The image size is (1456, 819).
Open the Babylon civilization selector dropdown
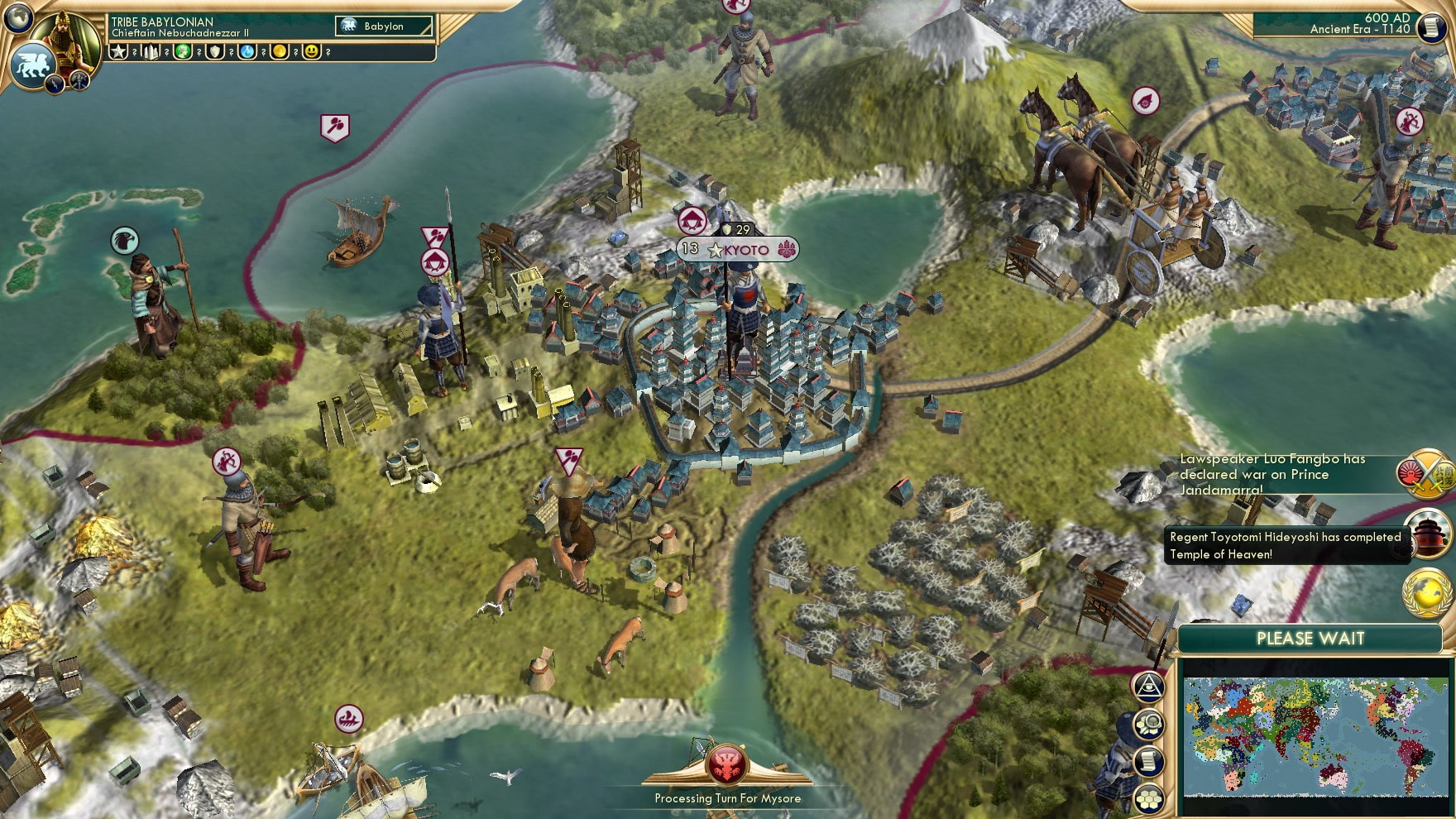(x=382, y=26)
